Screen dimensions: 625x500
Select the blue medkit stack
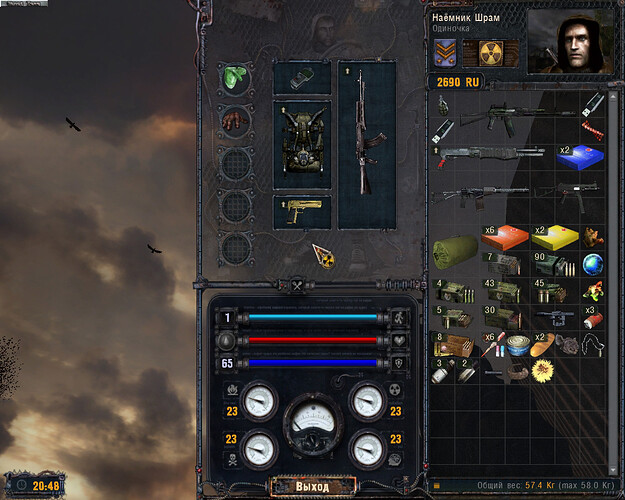[x=580, y=157]
